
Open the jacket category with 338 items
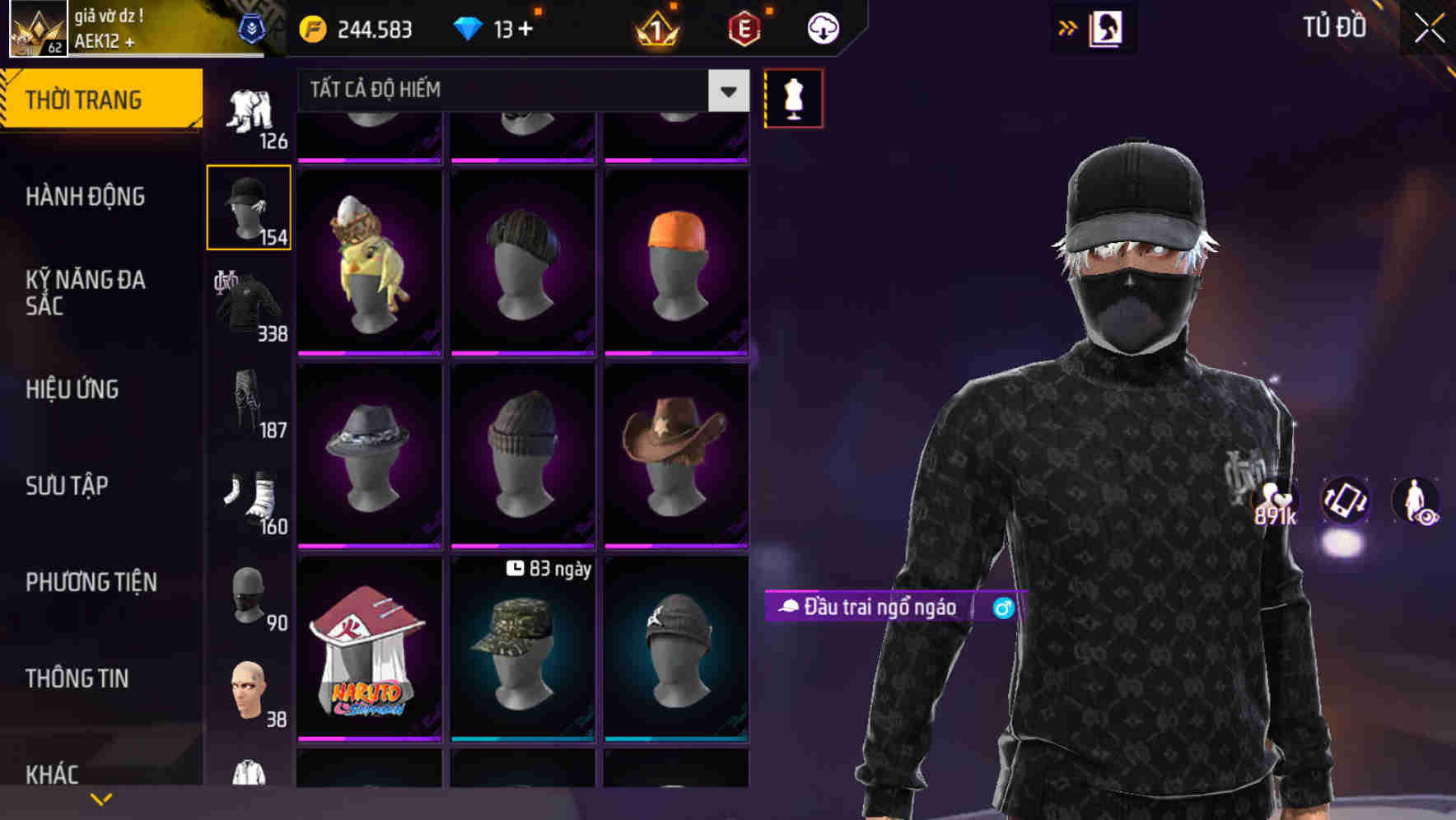[249, 305]
